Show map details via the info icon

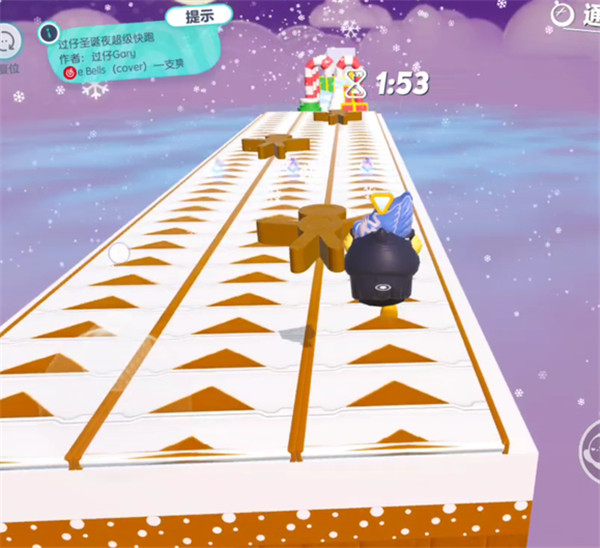pyautogui.click(x=45, y=33)
